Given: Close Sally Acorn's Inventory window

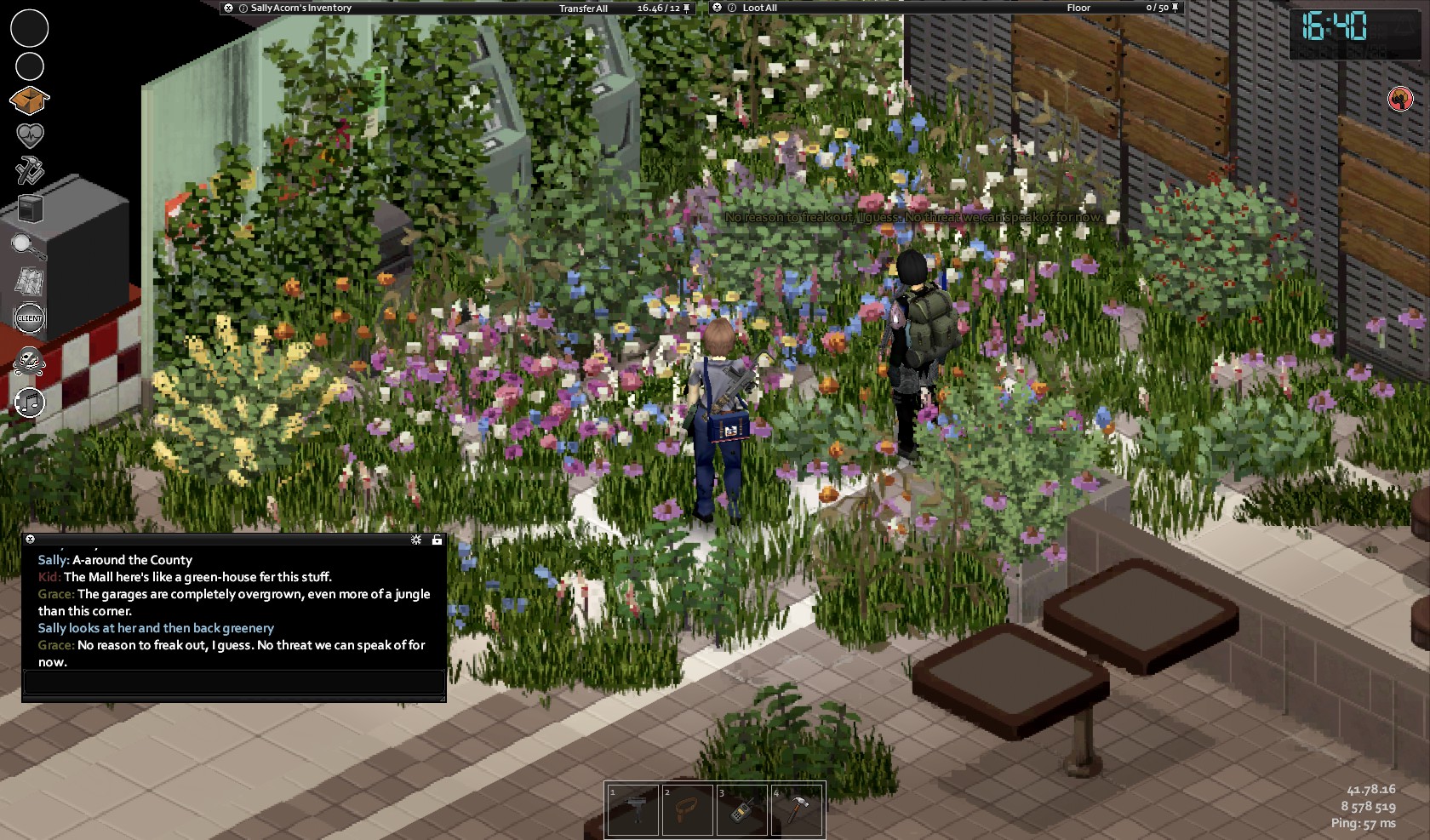Looking at the screenshot, I should tap(228, 8).
